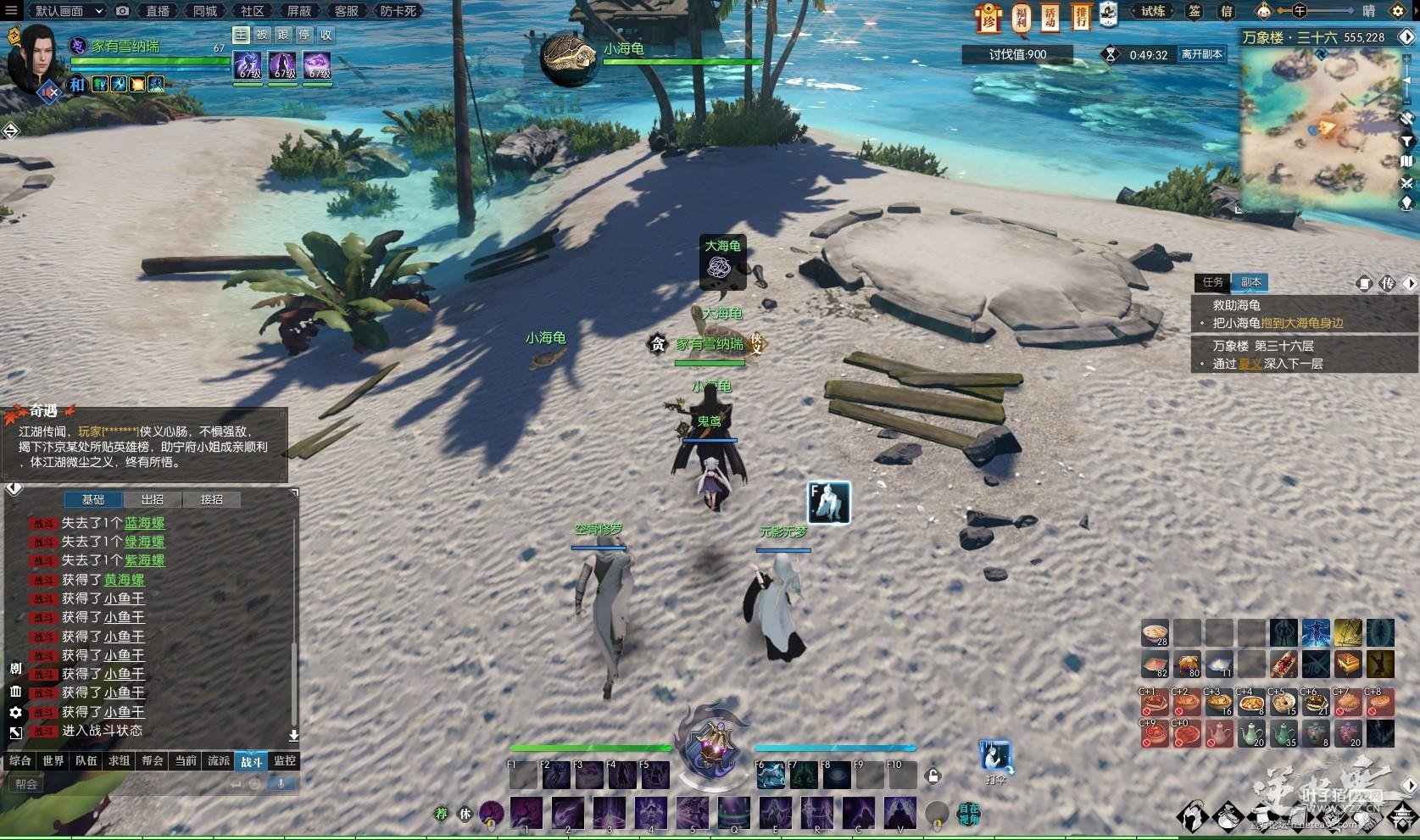Open the settings gear at top right
The image size is (1420, 840).
coord(1399,11)
